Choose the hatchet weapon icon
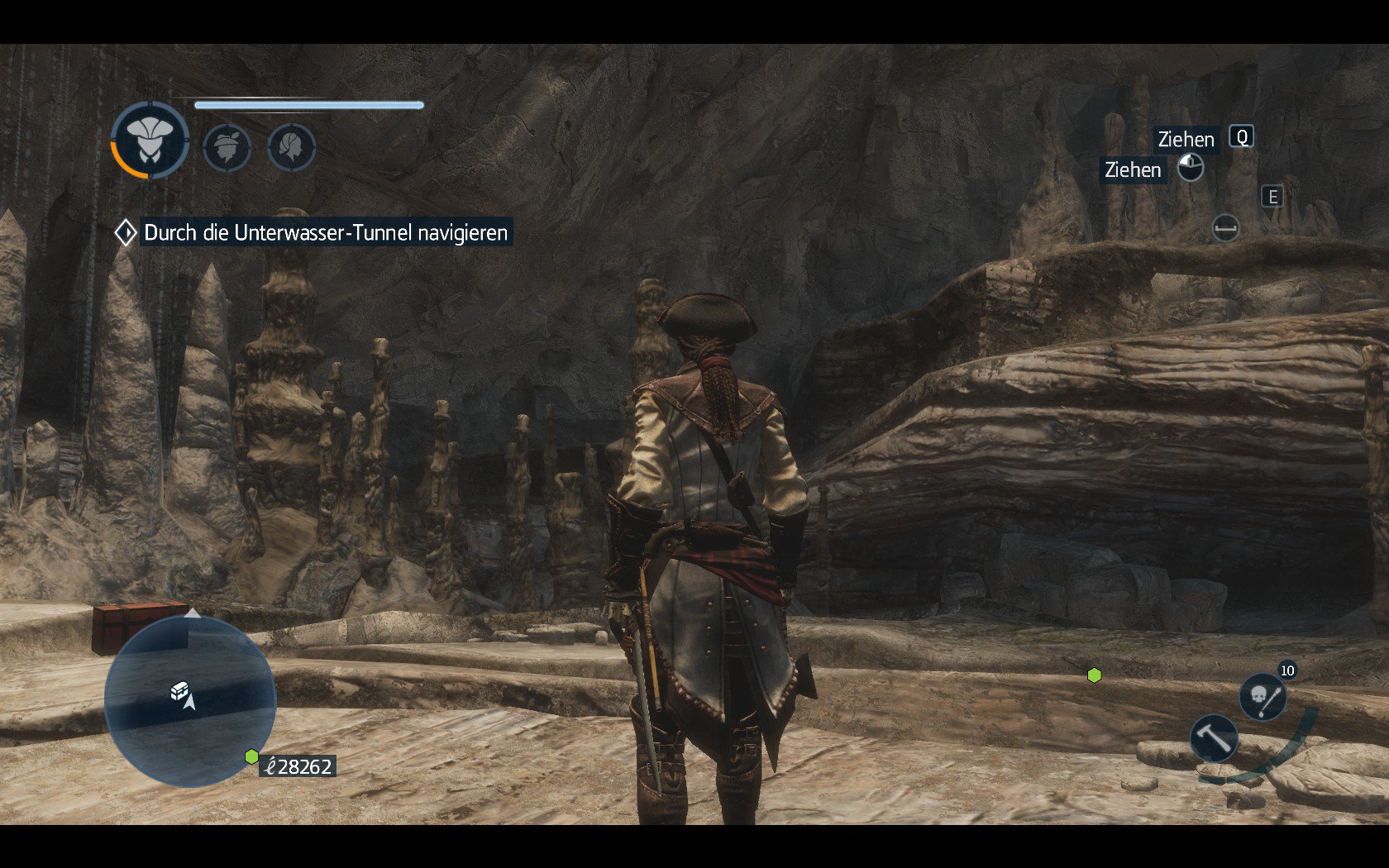This screenshot has height=868, width=1389. coord(1214,737)
